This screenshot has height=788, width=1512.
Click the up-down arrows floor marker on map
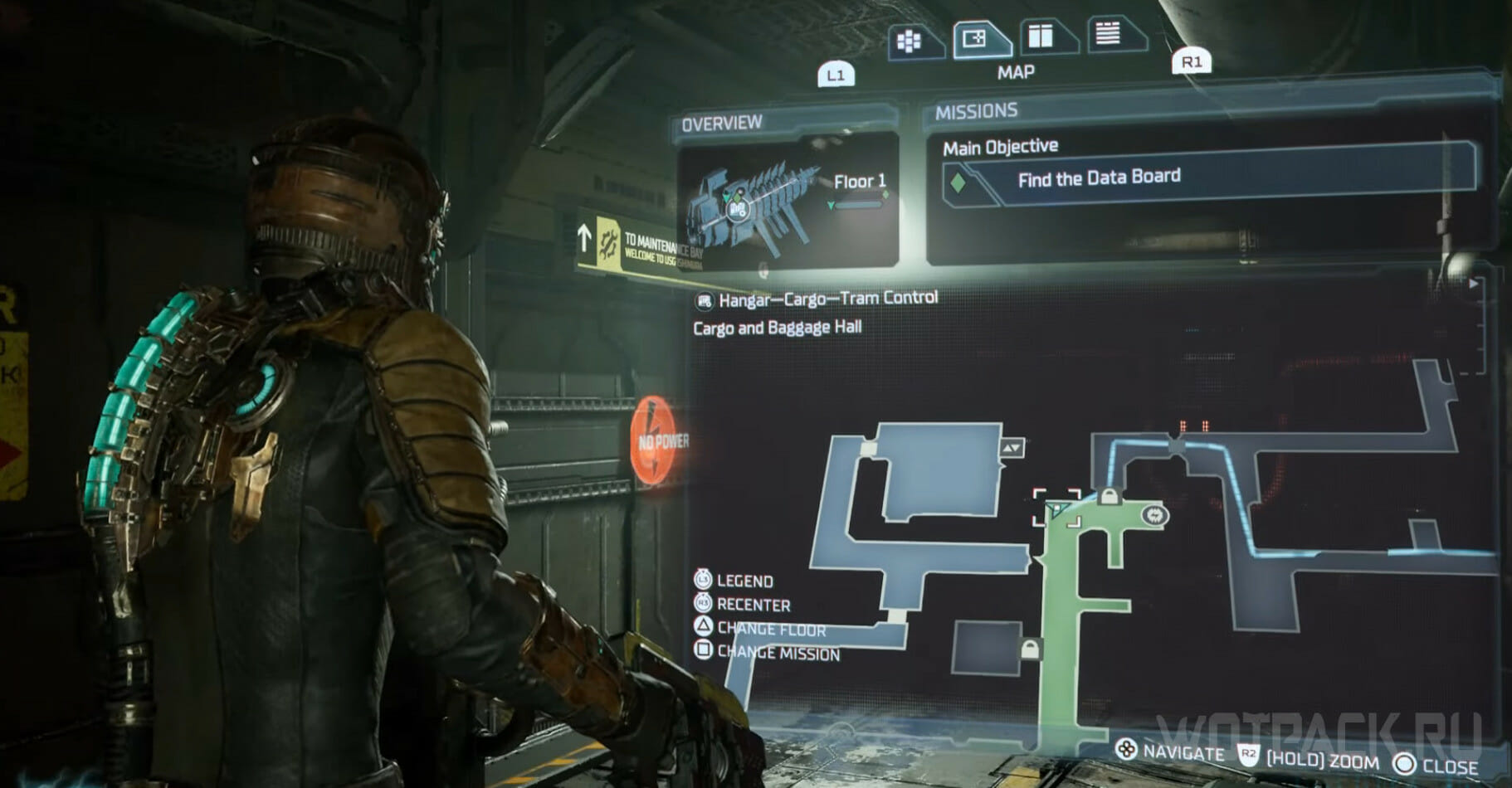point(1012,448)
